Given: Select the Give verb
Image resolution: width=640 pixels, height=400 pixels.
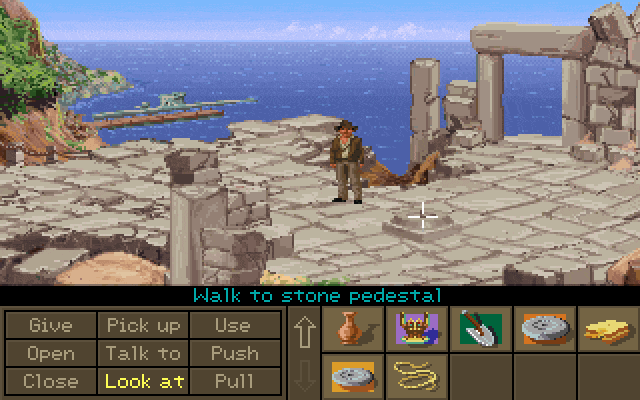Looking at the screenshot, I should (50, 326).
